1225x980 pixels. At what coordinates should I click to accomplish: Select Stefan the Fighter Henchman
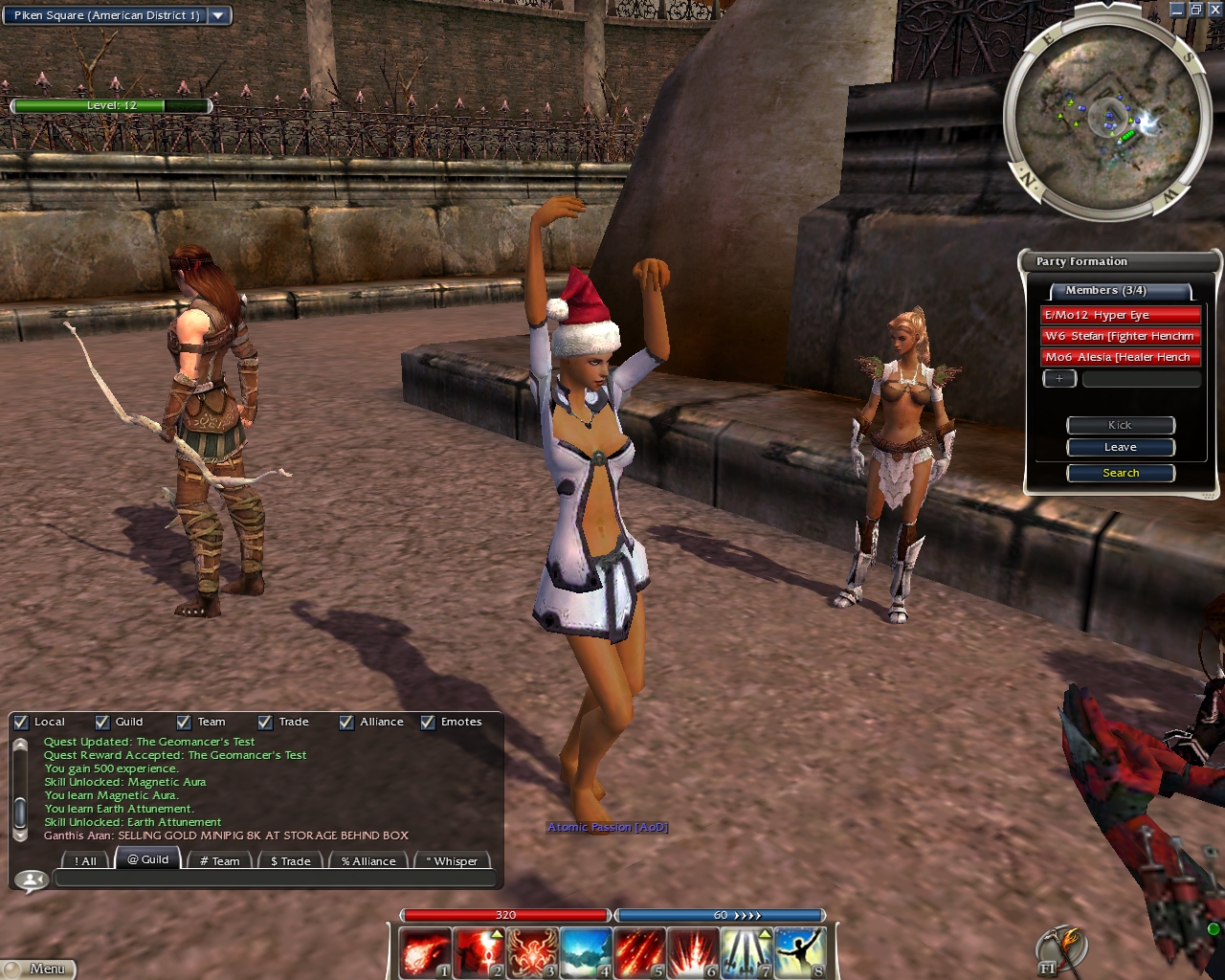click(1120, 336)
